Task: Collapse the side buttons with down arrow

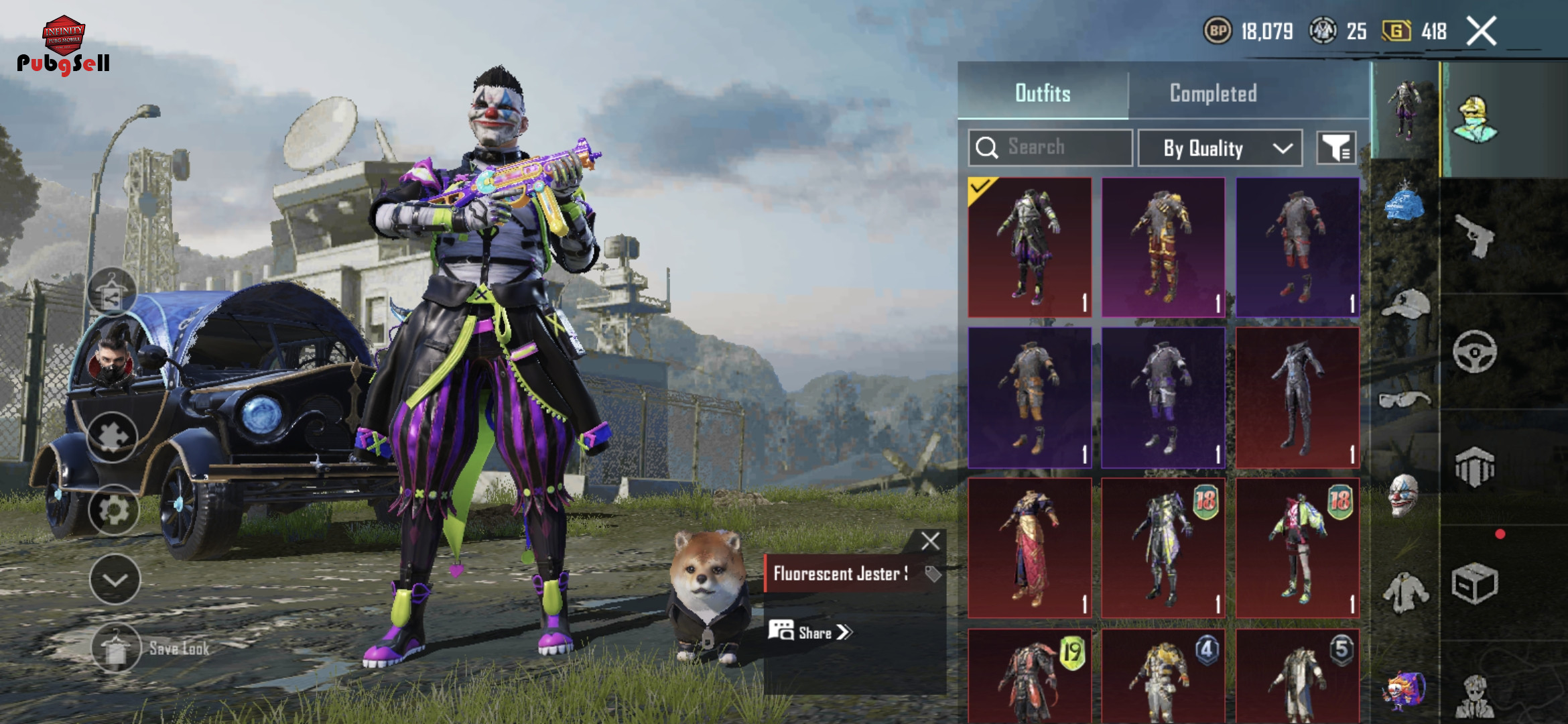Action: click(115, 580)
